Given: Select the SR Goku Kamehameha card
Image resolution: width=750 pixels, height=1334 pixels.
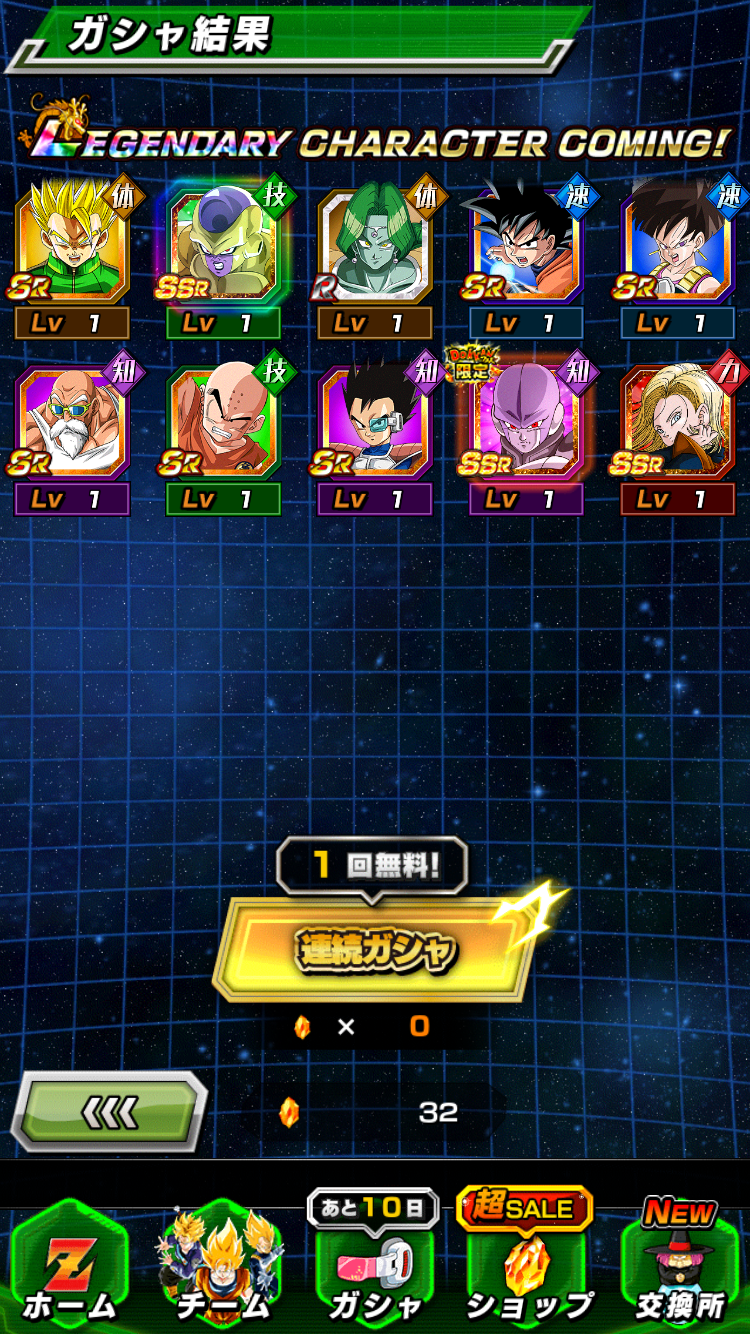Looking at the screenshot, I should click(x=526, y=246).
